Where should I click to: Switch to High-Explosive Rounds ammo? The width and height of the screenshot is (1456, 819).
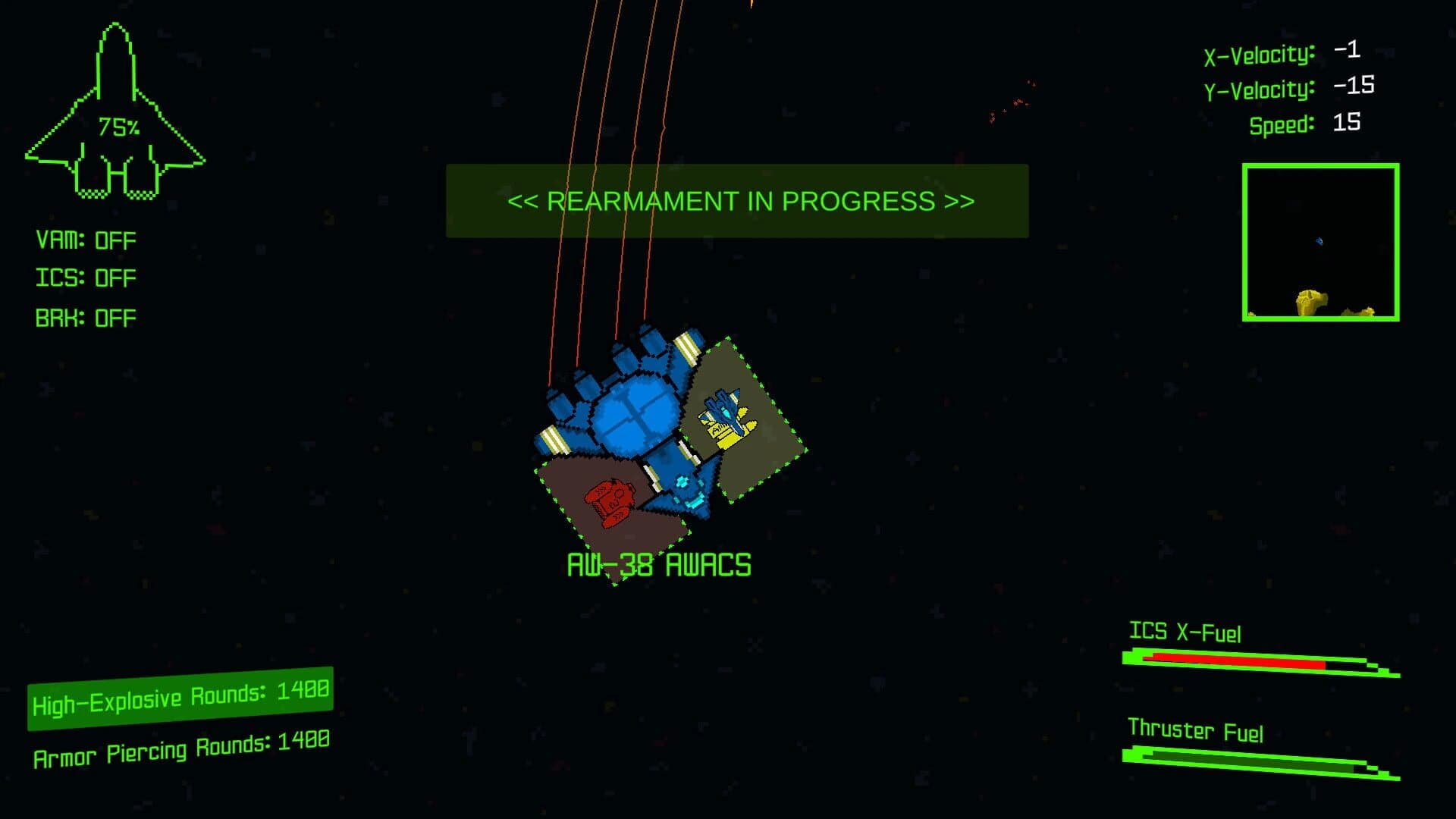tap(180, 692)
